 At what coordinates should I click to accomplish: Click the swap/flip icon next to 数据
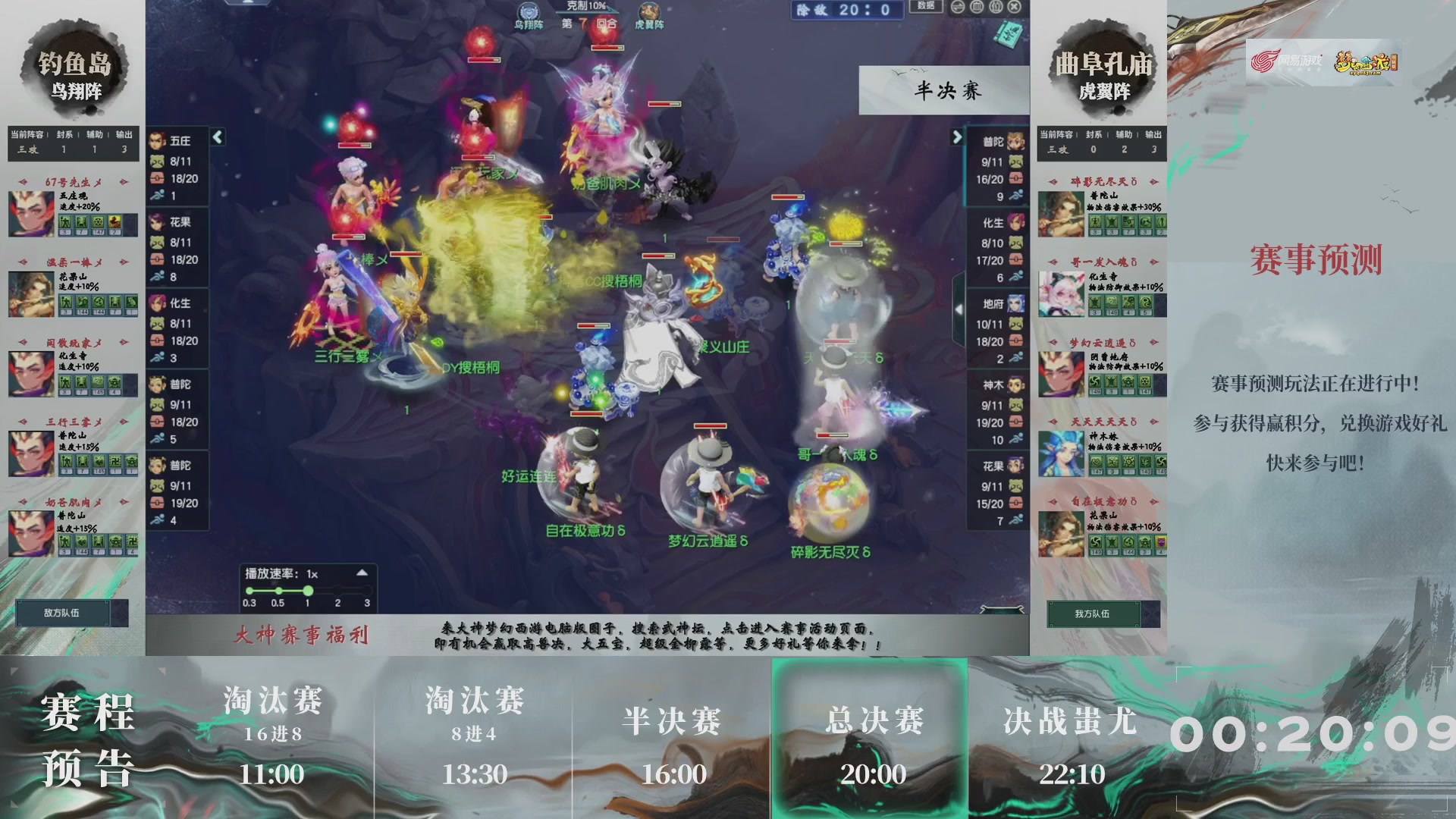[957, 7]
